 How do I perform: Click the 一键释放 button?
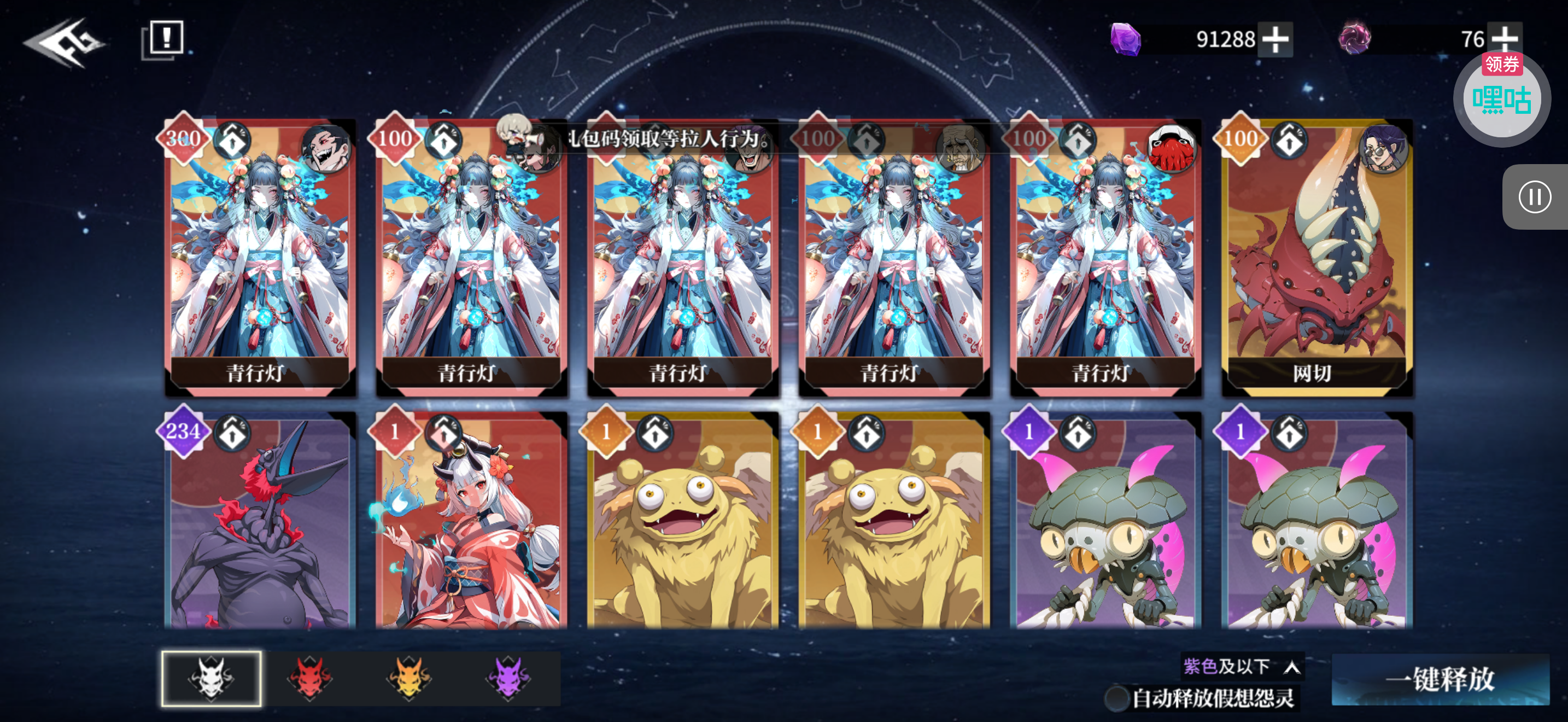(1440, 679)
